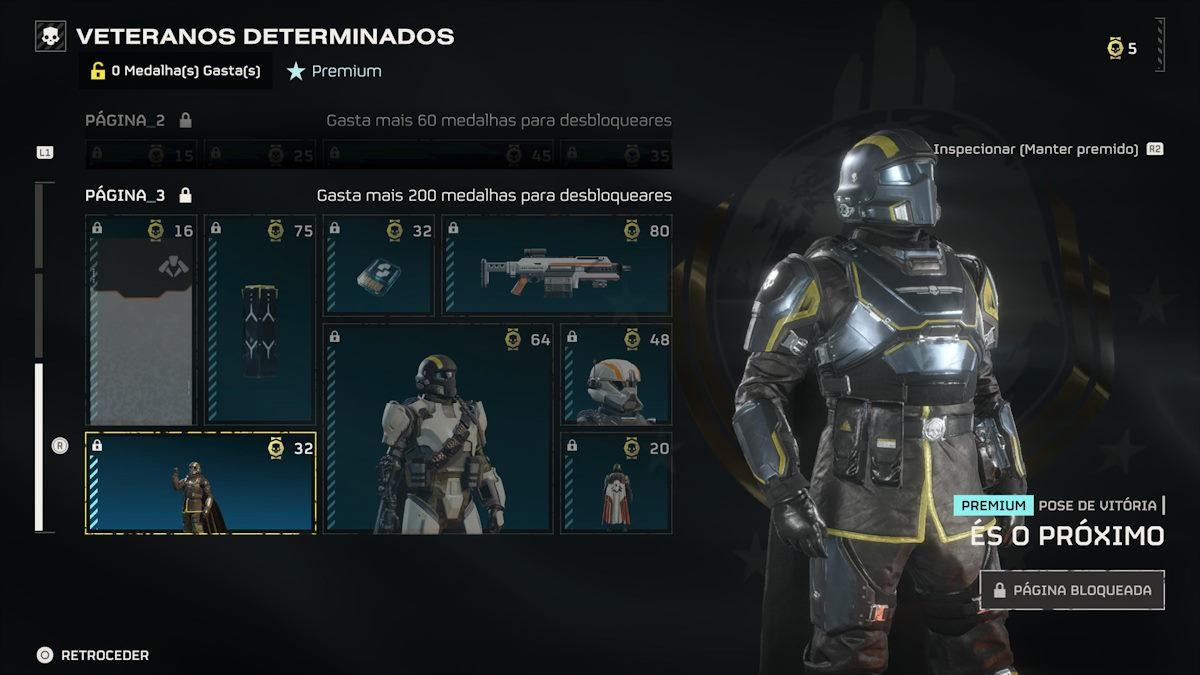Screen dimensions: 1200x675
Task: Choose the 75-medal ship module item
Action: click(x=260, y=320)
